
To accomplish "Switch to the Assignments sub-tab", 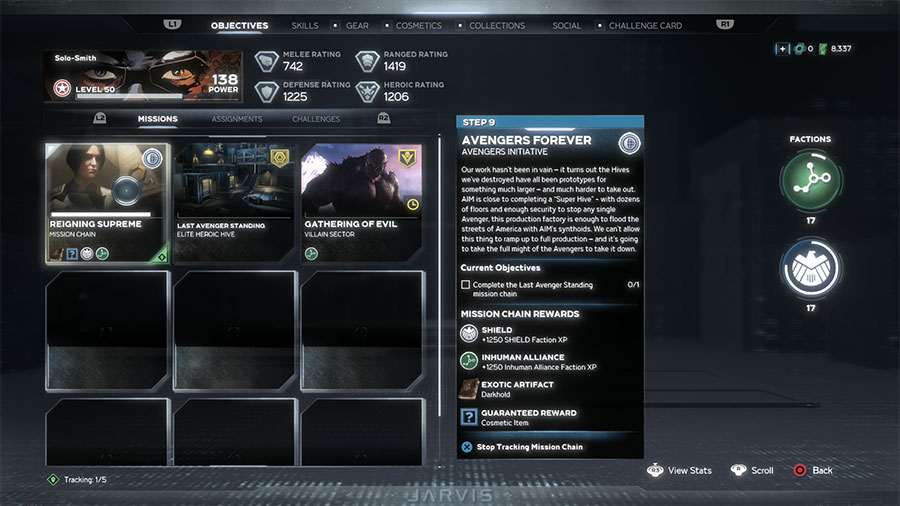I will tap(237, 119).
